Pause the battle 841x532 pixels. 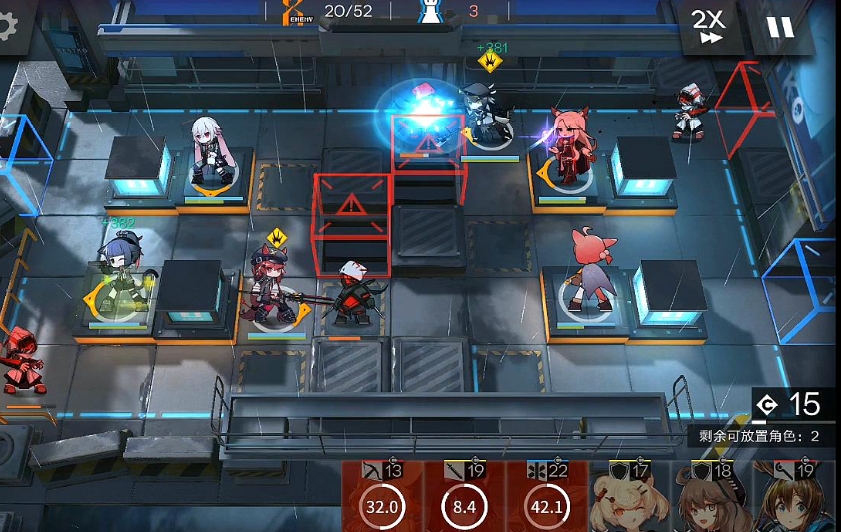780,27
